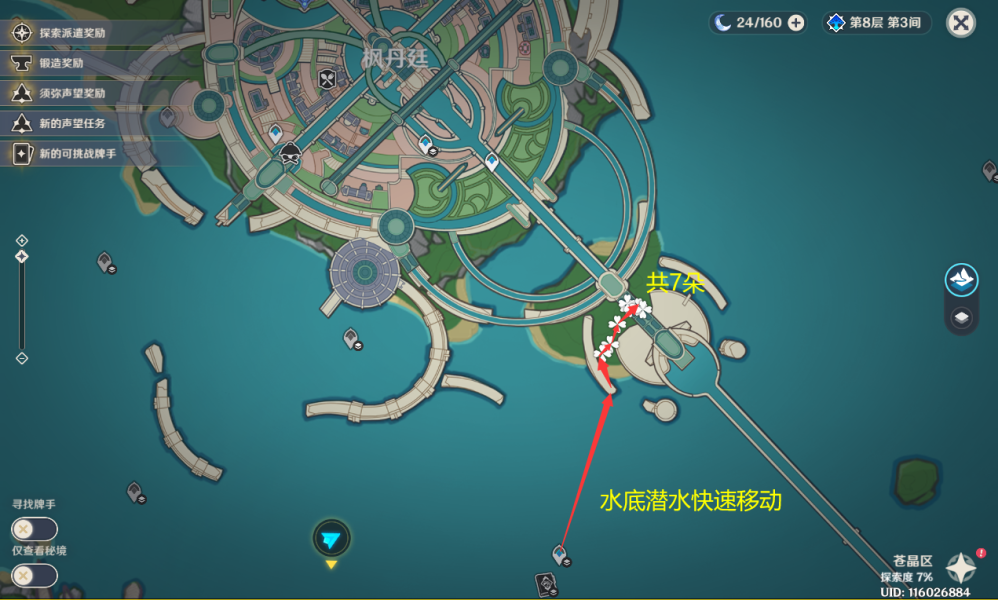This screenshot has height=600, width=998.
Task: Click the blue quest navigation marker
Action: point(331,539)
